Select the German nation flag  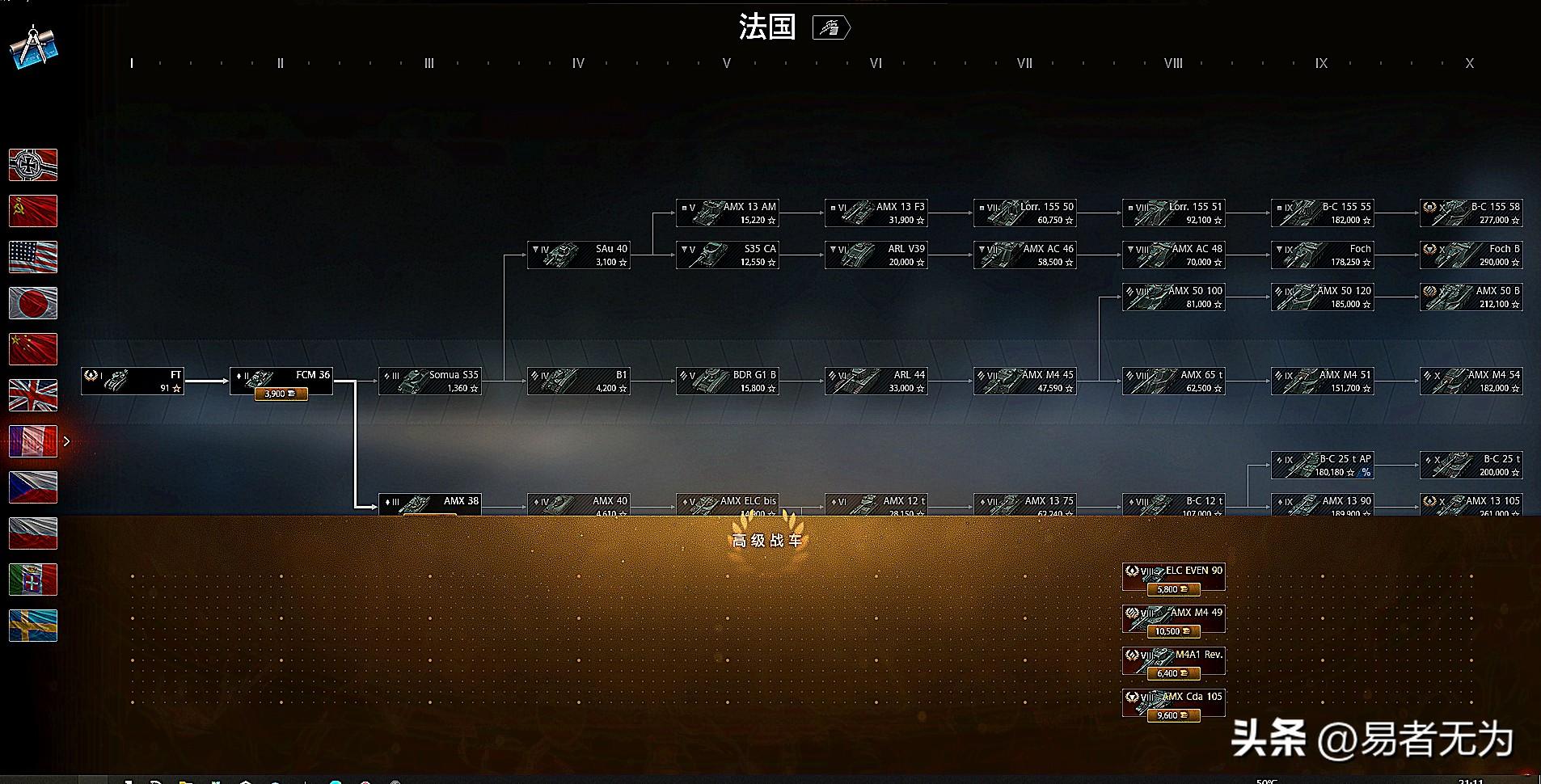(33, 165)
